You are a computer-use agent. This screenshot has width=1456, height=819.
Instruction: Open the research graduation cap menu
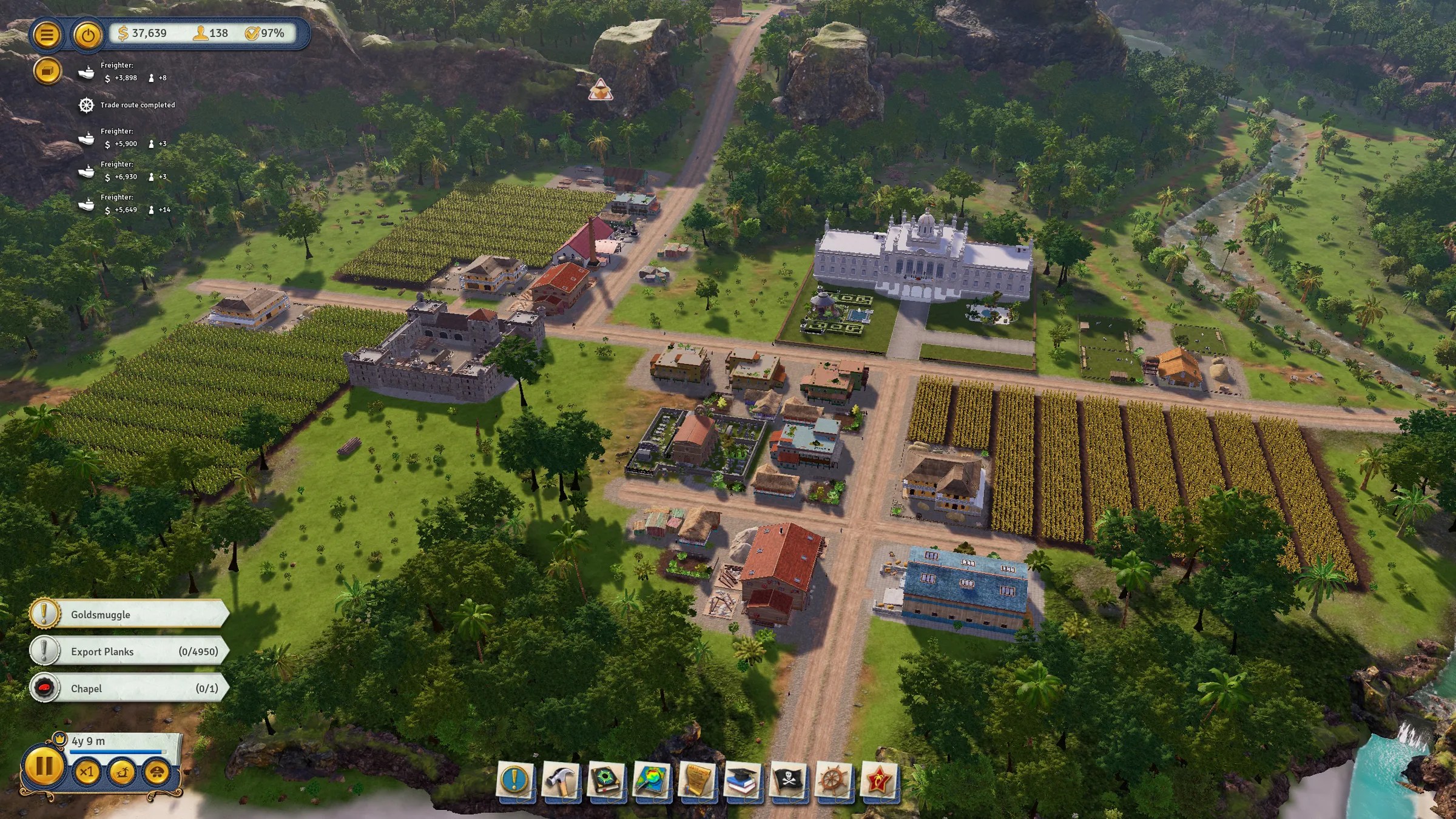point(742,779)
